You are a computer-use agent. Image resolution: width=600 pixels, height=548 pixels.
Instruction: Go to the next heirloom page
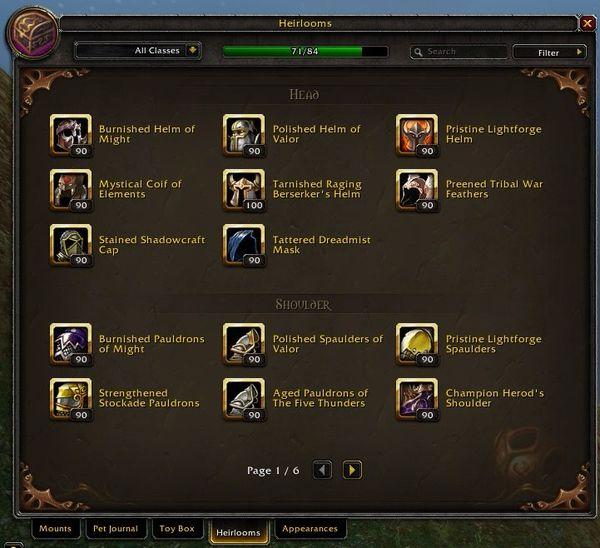[352, 469]
